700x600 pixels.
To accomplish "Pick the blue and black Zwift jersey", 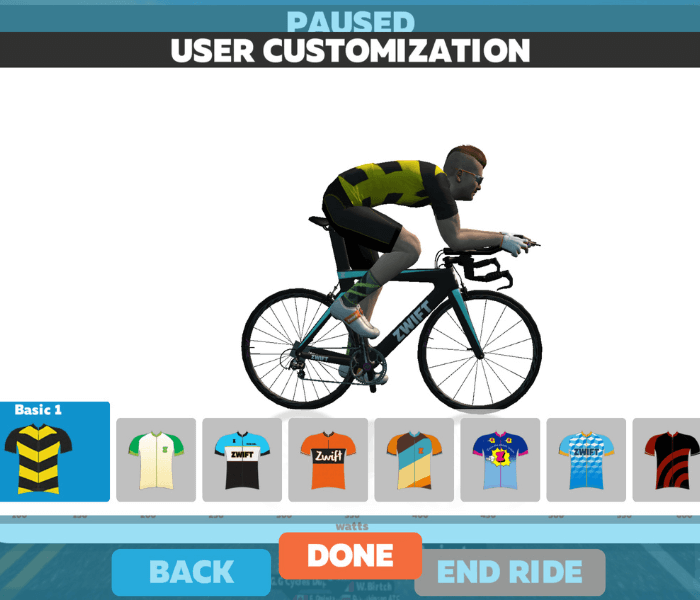I will click(241, 460).
